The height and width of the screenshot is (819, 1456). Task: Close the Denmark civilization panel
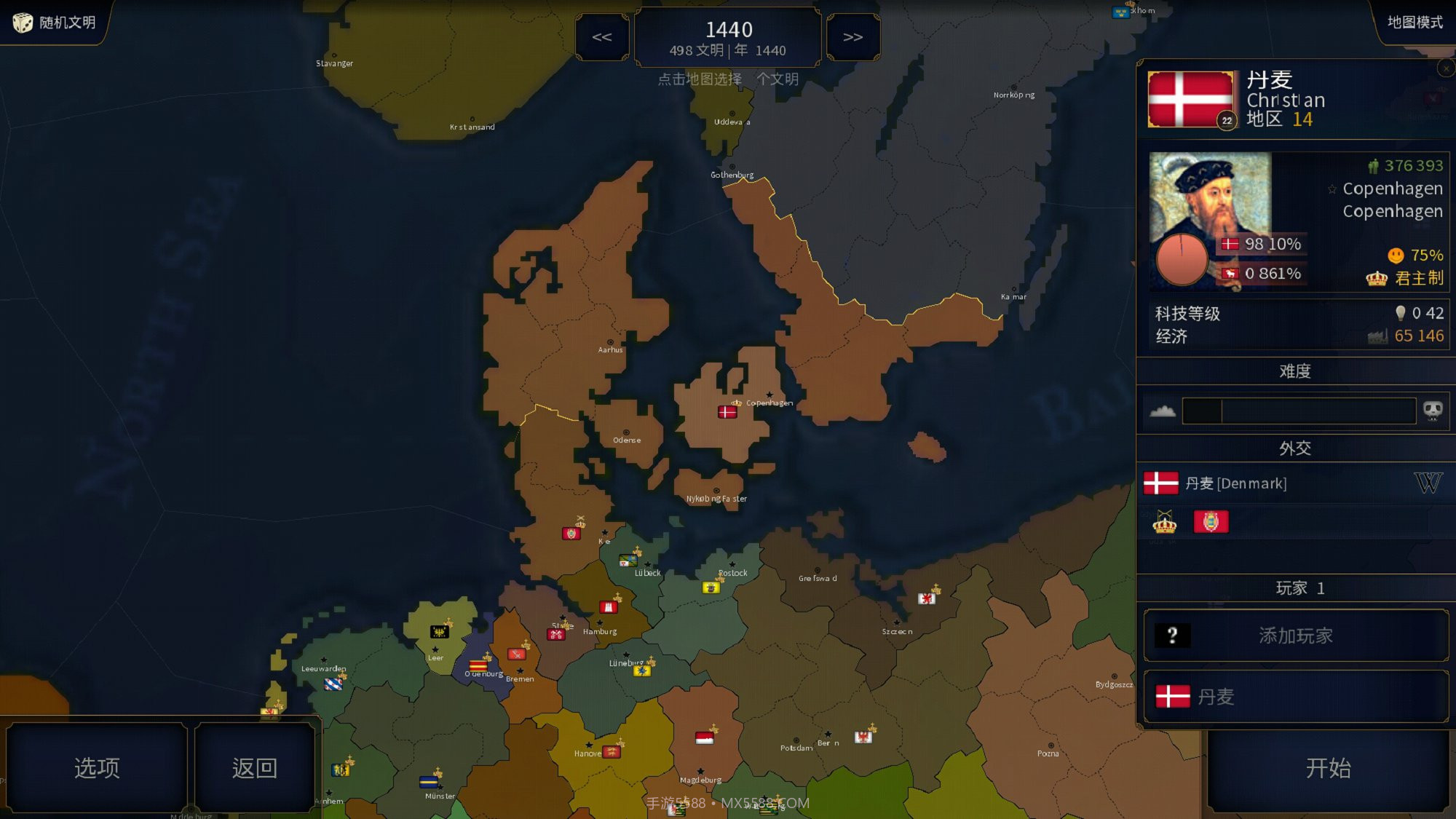[x=1446, y=68]
